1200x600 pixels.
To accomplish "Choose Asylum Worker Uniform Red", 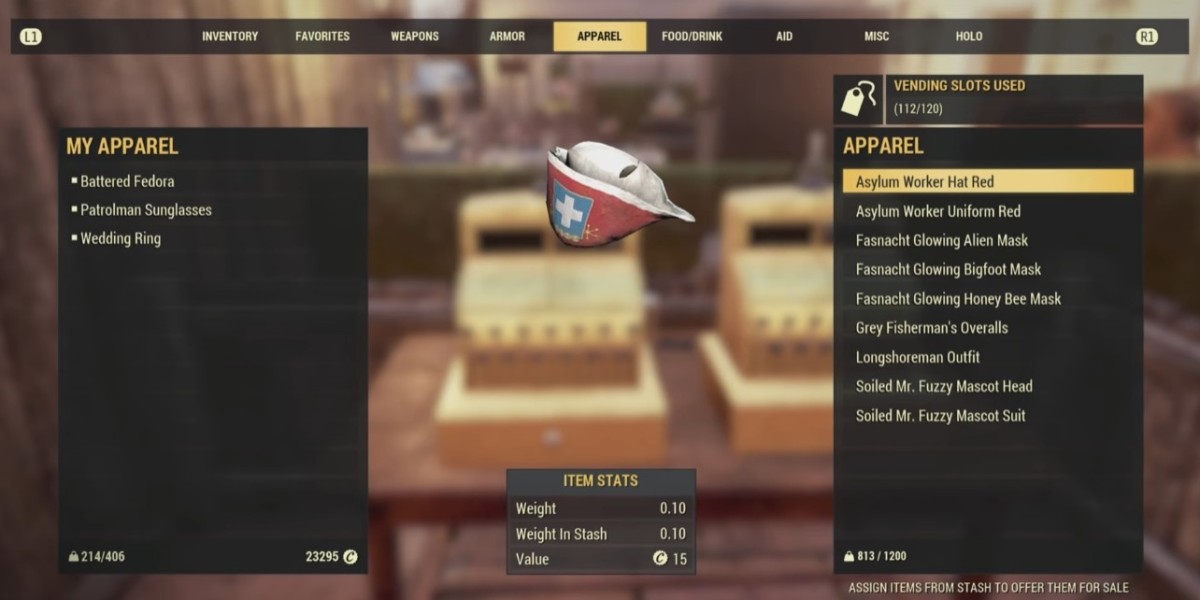I will 938,211.
